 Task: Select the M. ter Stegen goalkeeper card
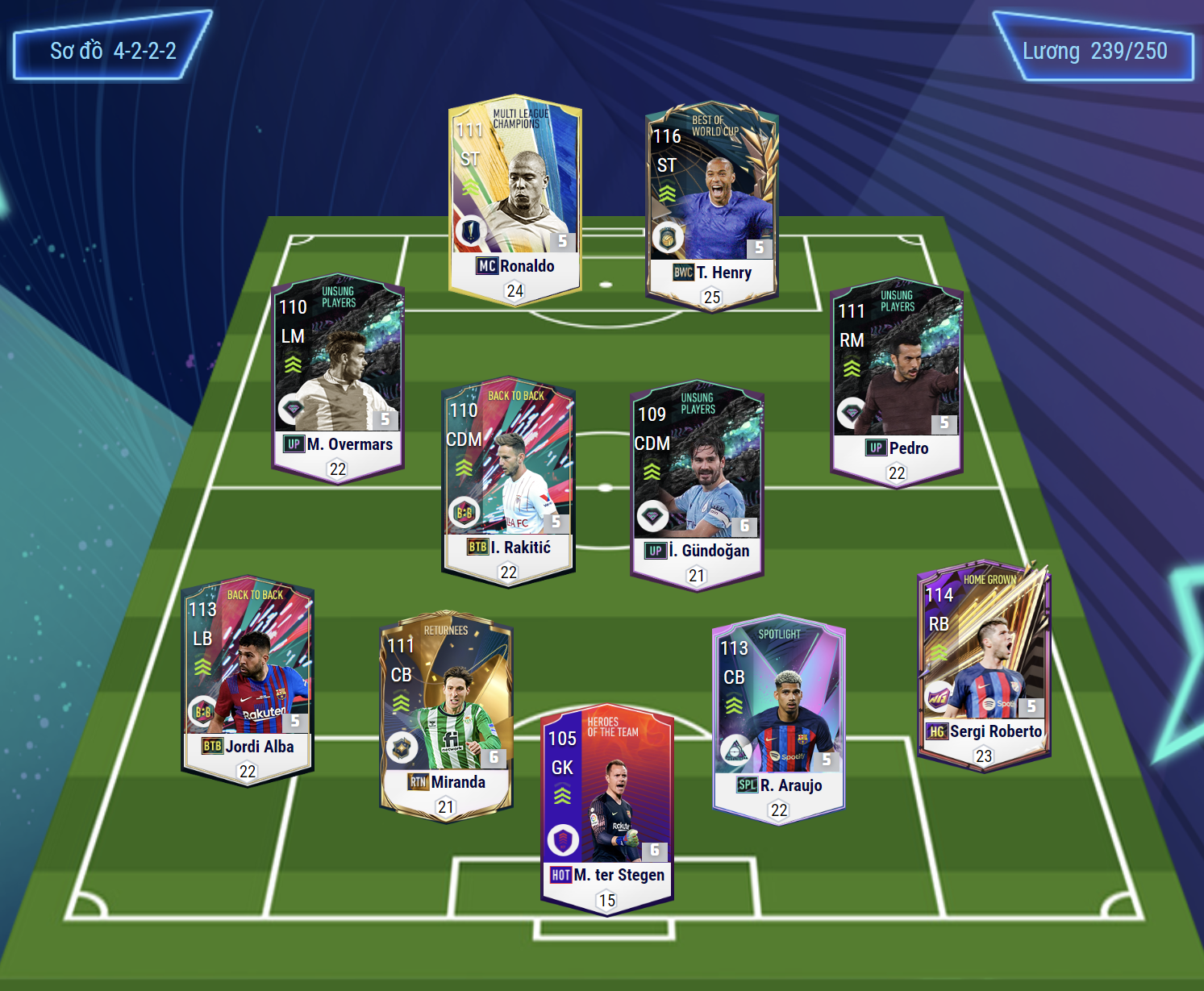(x=606, y=809)
